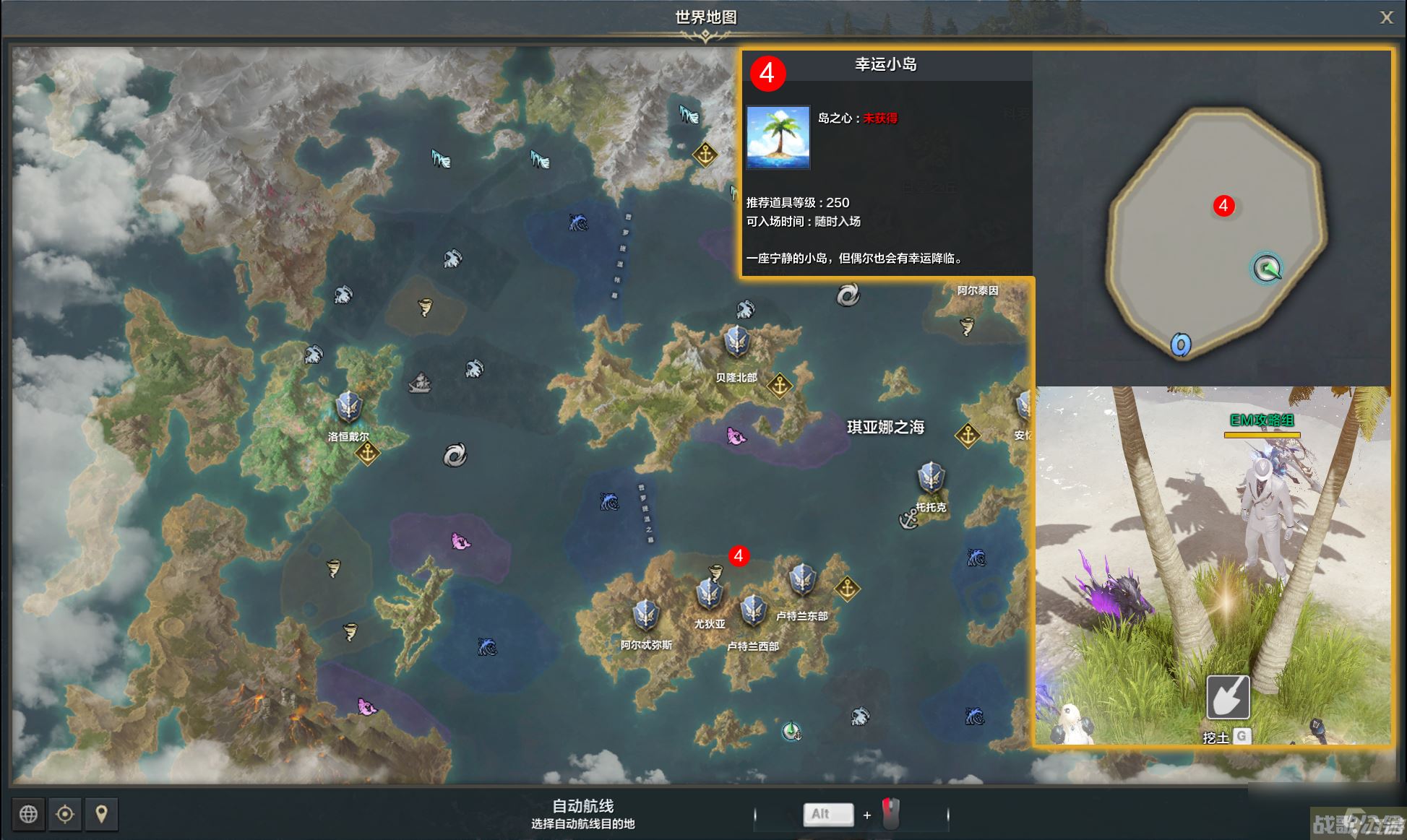1407x840 pixels.
Task: Choose the anchor port beside 卢特兰东部
Action: 847,589
